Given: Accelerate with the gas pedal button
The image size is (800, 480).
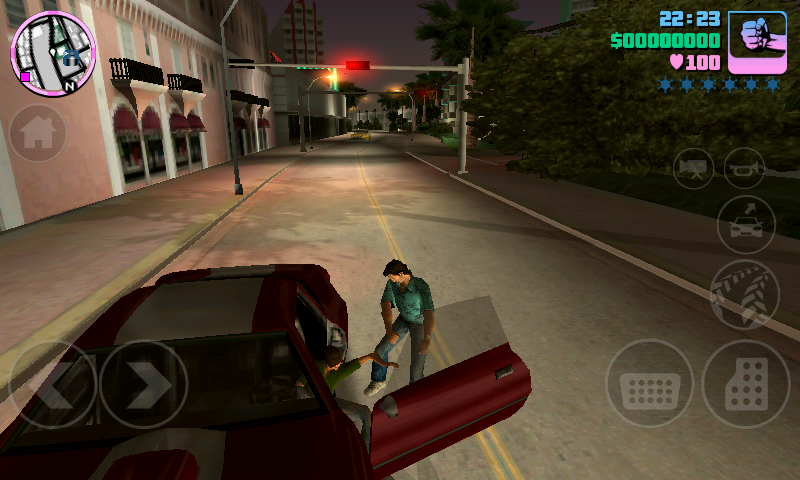Looking at the screenshot, I should (745, 384).
